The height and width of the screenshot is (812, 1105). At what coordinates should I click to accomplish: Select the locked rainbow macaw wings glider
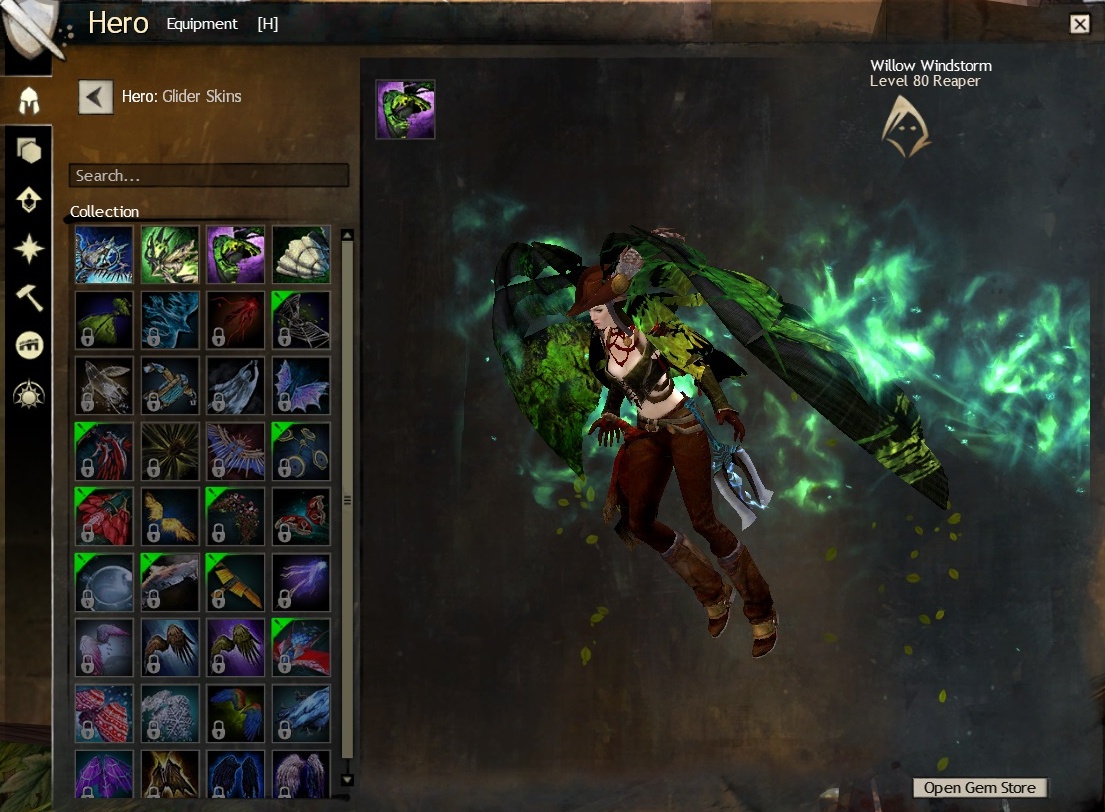tap(235, 713)
